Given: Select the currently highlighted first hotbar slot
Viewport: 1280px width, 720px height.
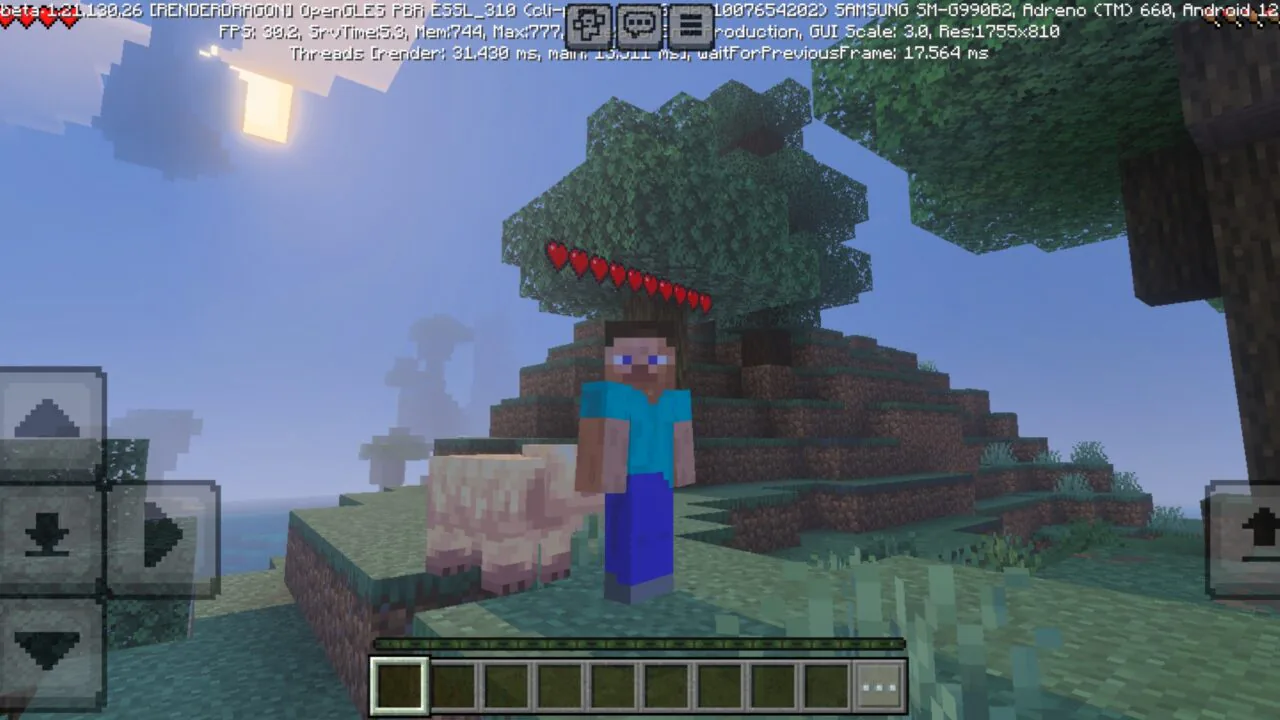Looking at the screenshot, I should tap(399, 685).
